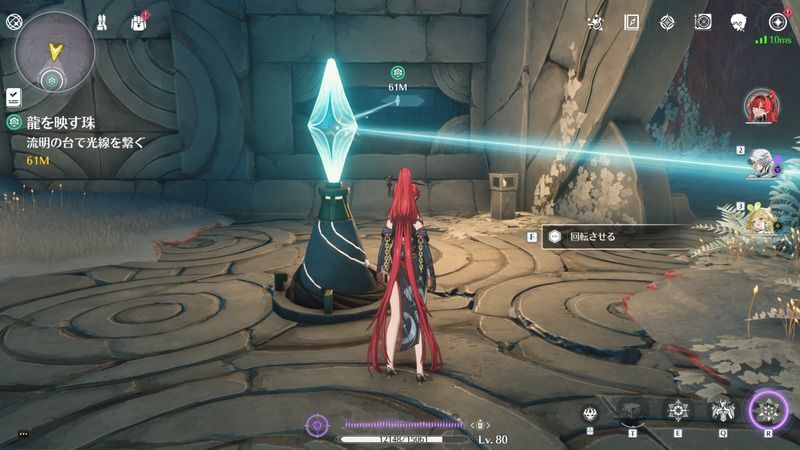Open the circled star menu with red alert

(776, 22)
